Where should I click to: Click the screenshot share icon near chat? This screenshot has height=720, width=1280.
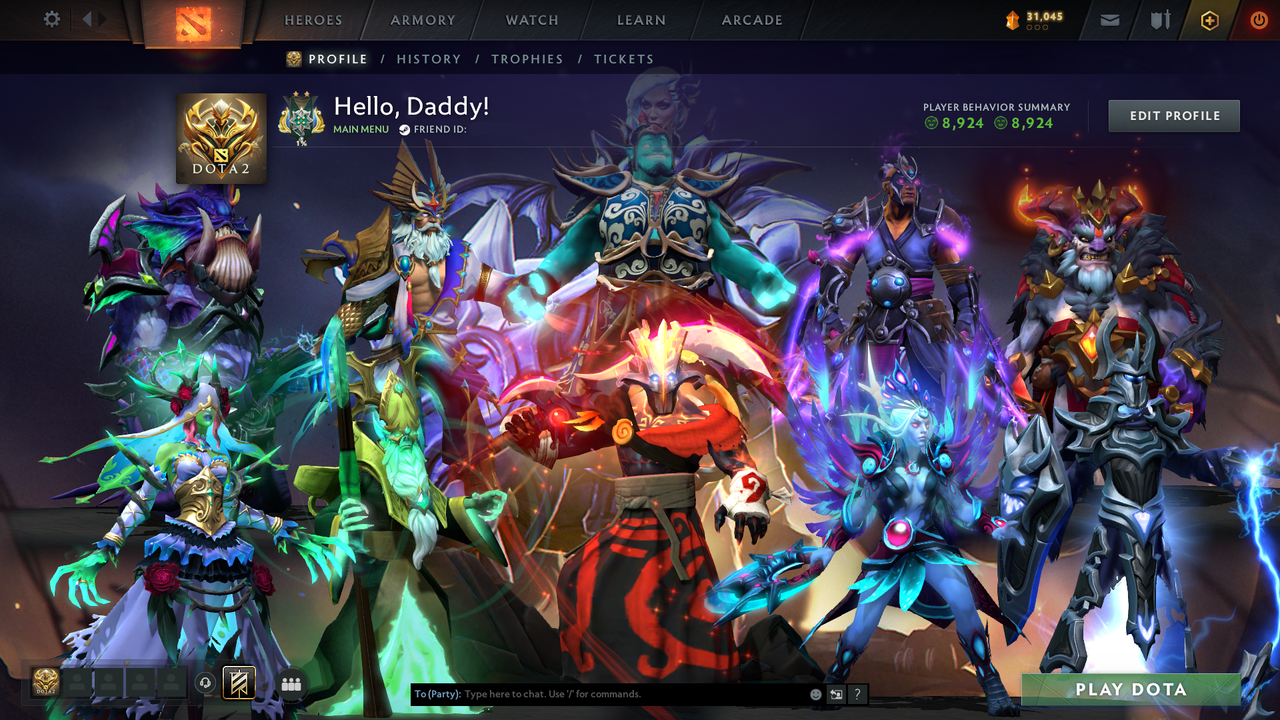pos(835,693)
